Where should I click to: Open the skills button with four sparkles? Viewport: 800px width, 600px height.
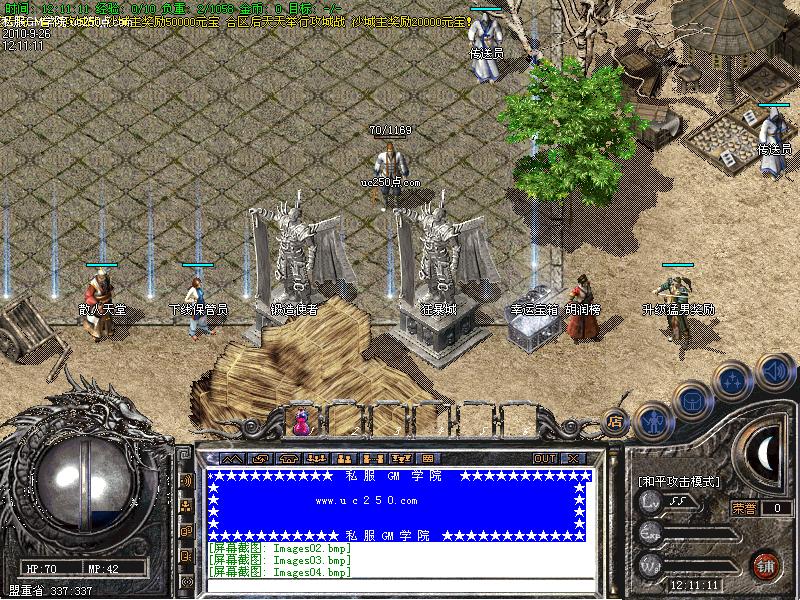(x=732, y=380)
